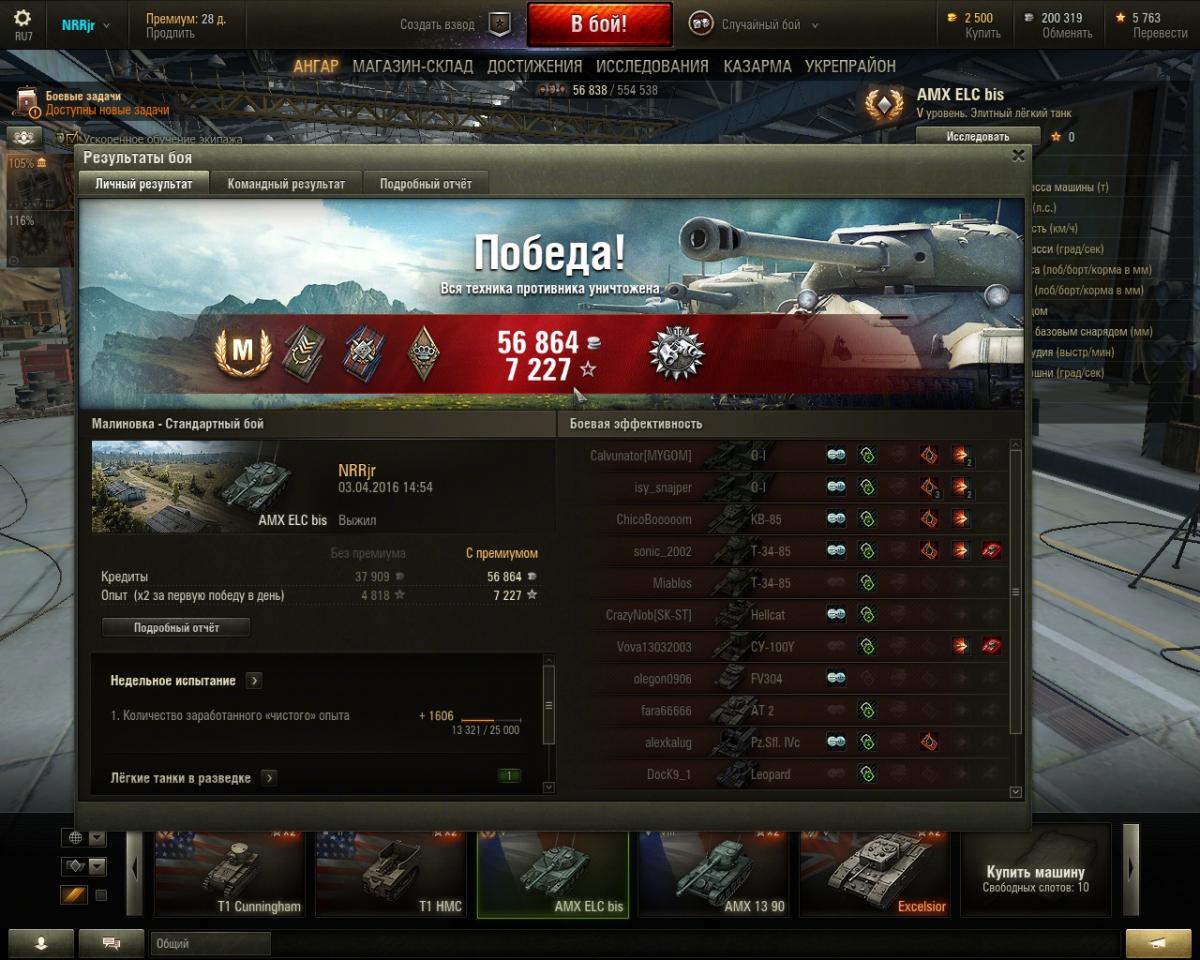This screenshot has width=1200, height=960.
Task: Expand Лёгкие танки в разведке task
Action: [269, 778]
